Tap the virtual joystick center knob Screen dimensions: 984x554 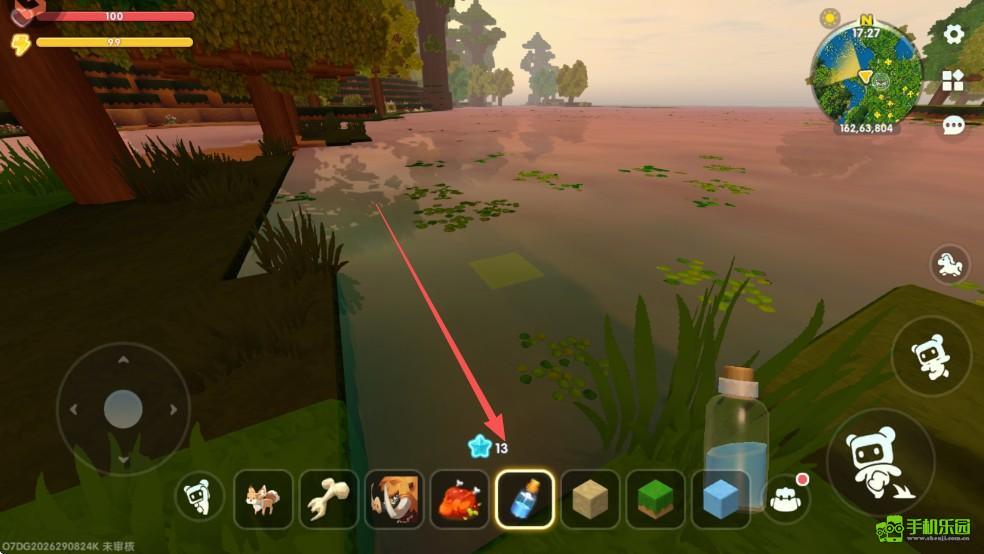pos(123,409)
